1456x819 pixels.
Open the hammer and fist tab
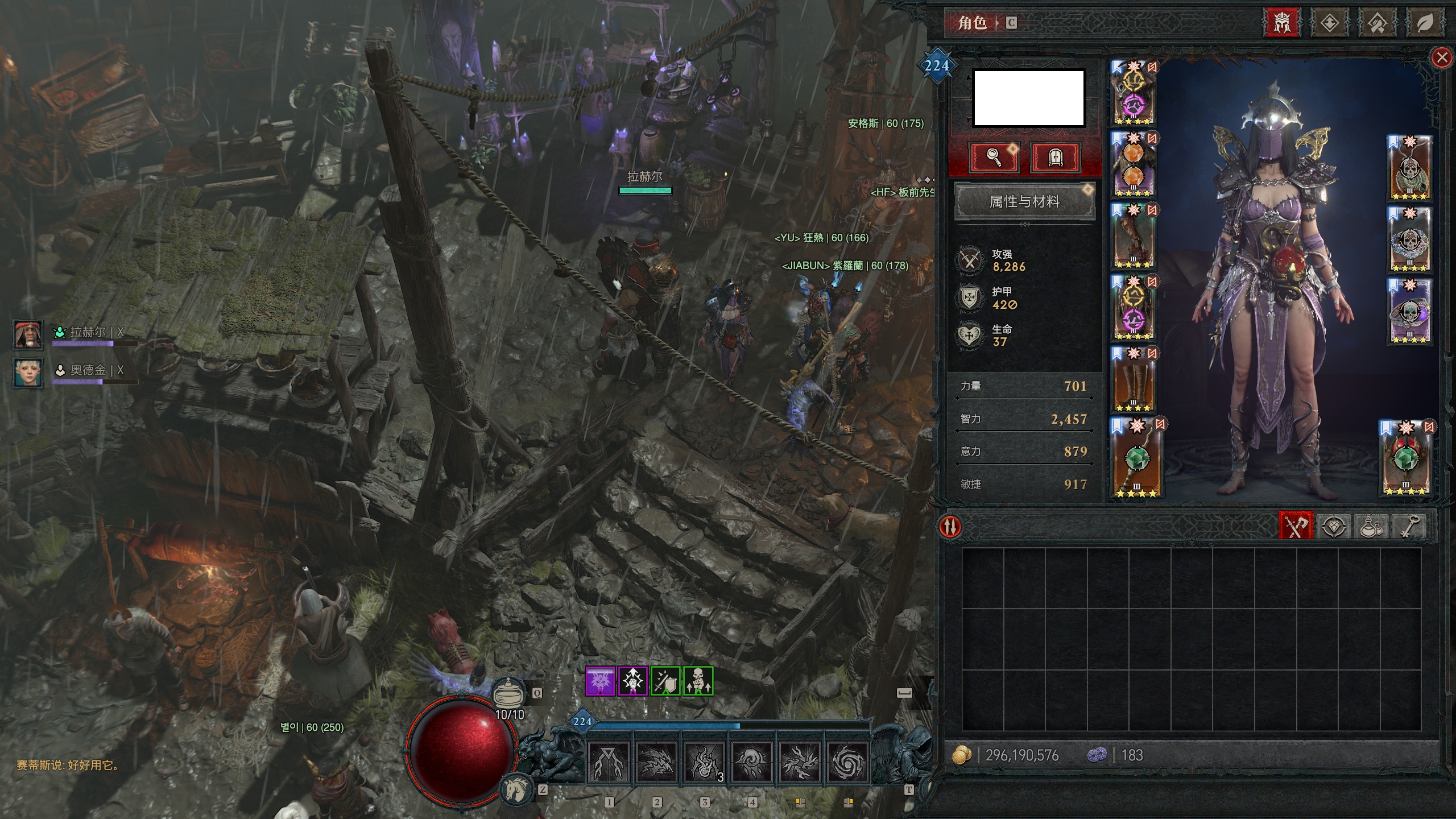(1376, 23)
